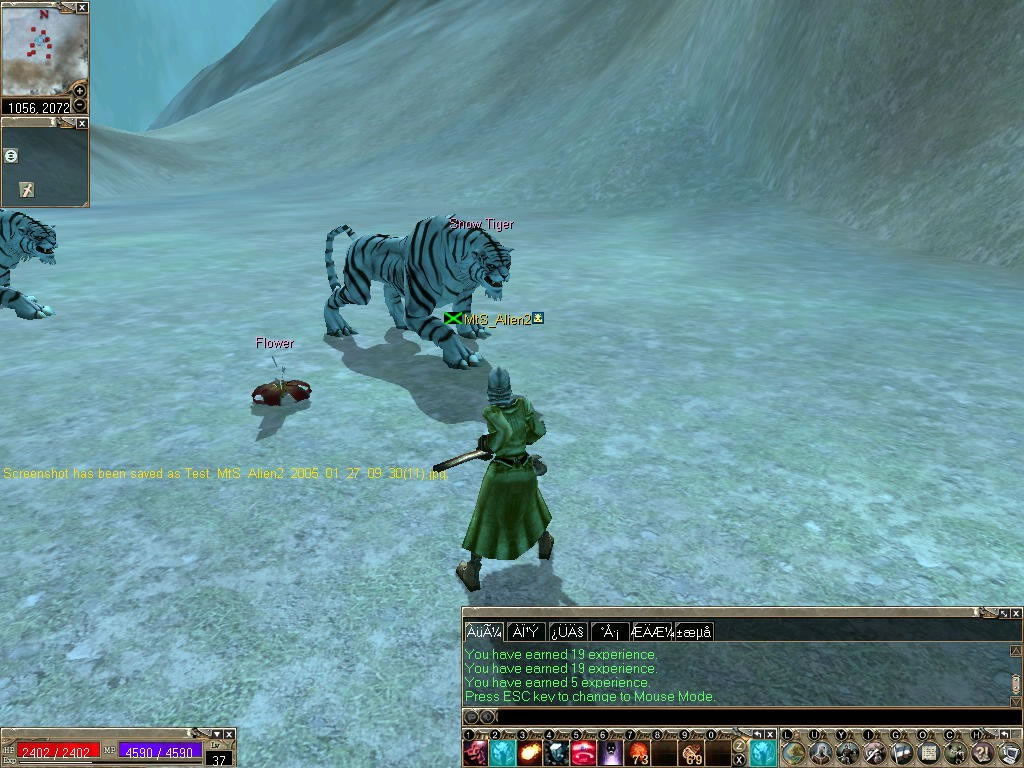The height and width of the screenshot is (768, 1024).
Task: Close the status effects panel below minimap
Action: pos(82,123)
